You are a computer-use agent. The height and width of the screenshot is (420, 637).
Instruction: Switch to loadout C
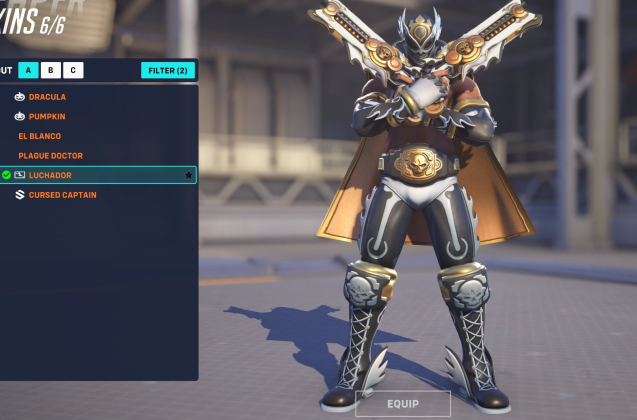[x=73, y=70]
